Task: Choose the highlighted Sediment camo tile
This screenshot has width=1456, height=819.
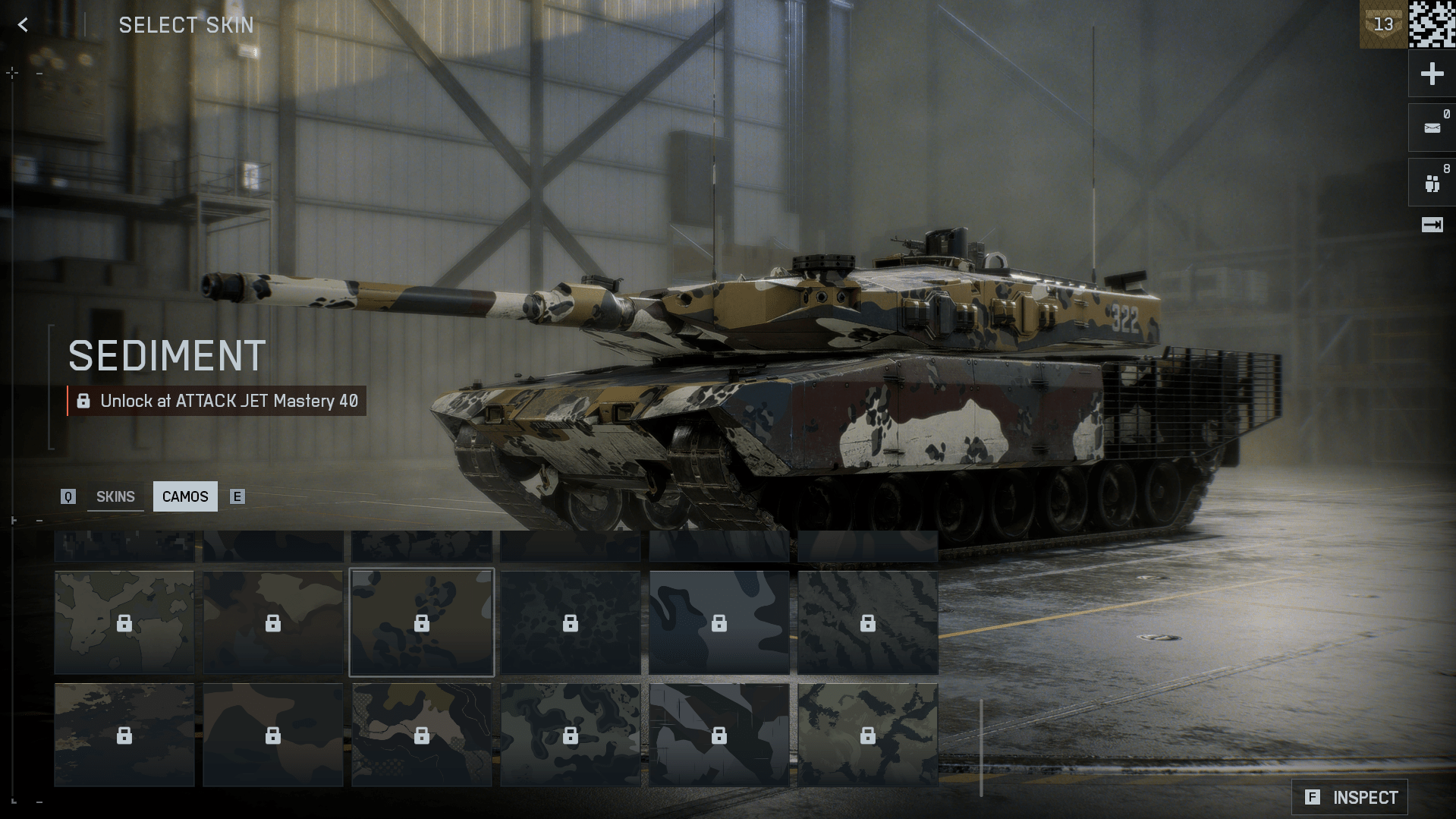Action: point(421,622)
